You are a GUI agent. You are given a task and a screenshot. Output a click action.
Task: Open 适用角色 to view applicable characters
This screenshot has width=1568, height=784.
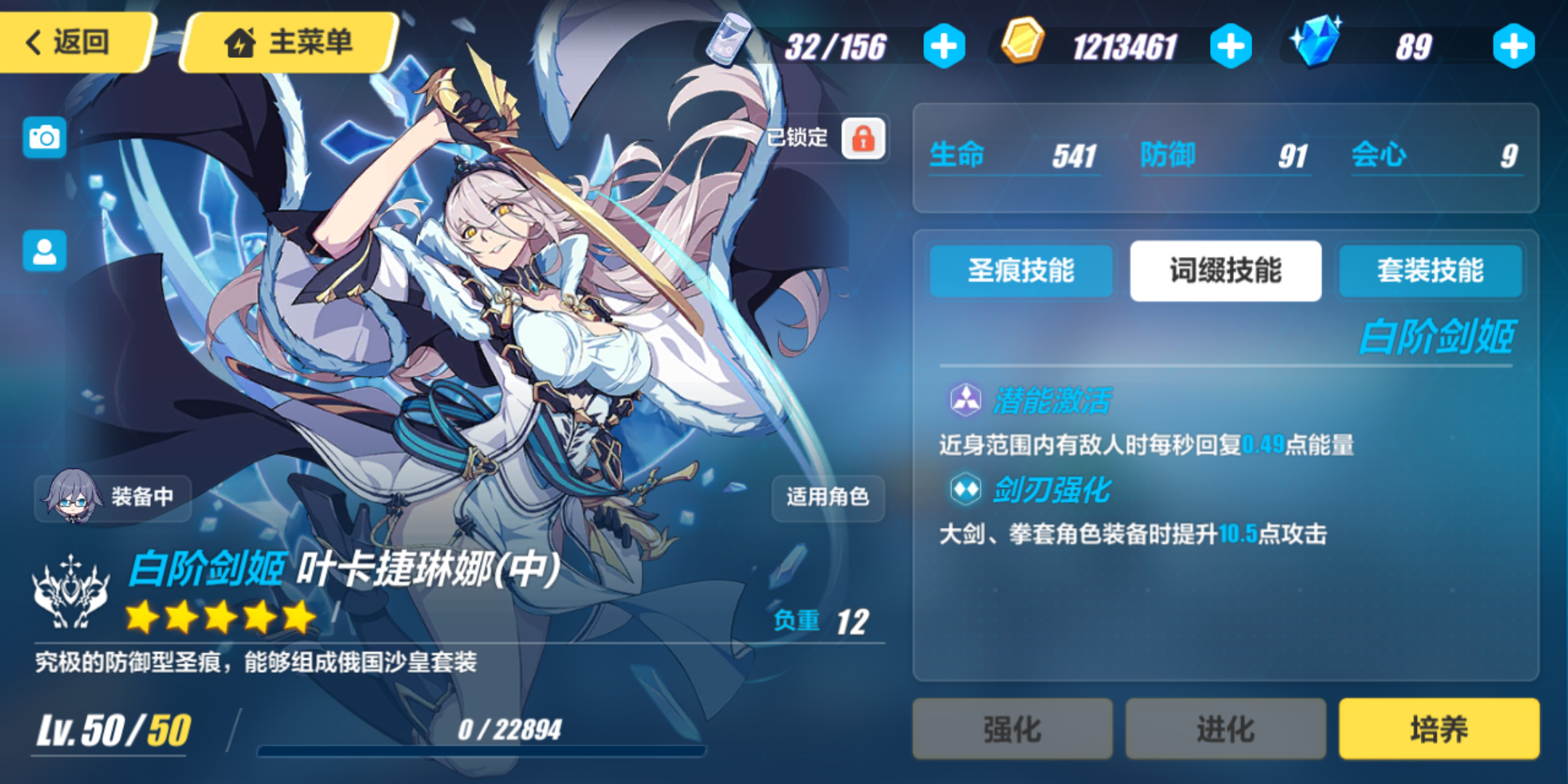point(828,498)
